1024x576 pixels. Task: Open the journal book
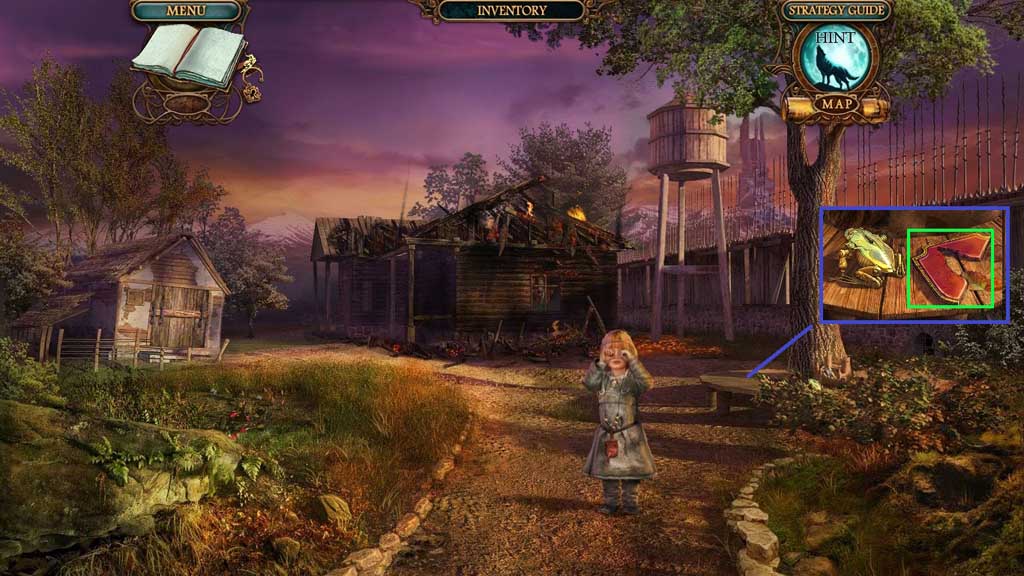(x=188, y=54)
